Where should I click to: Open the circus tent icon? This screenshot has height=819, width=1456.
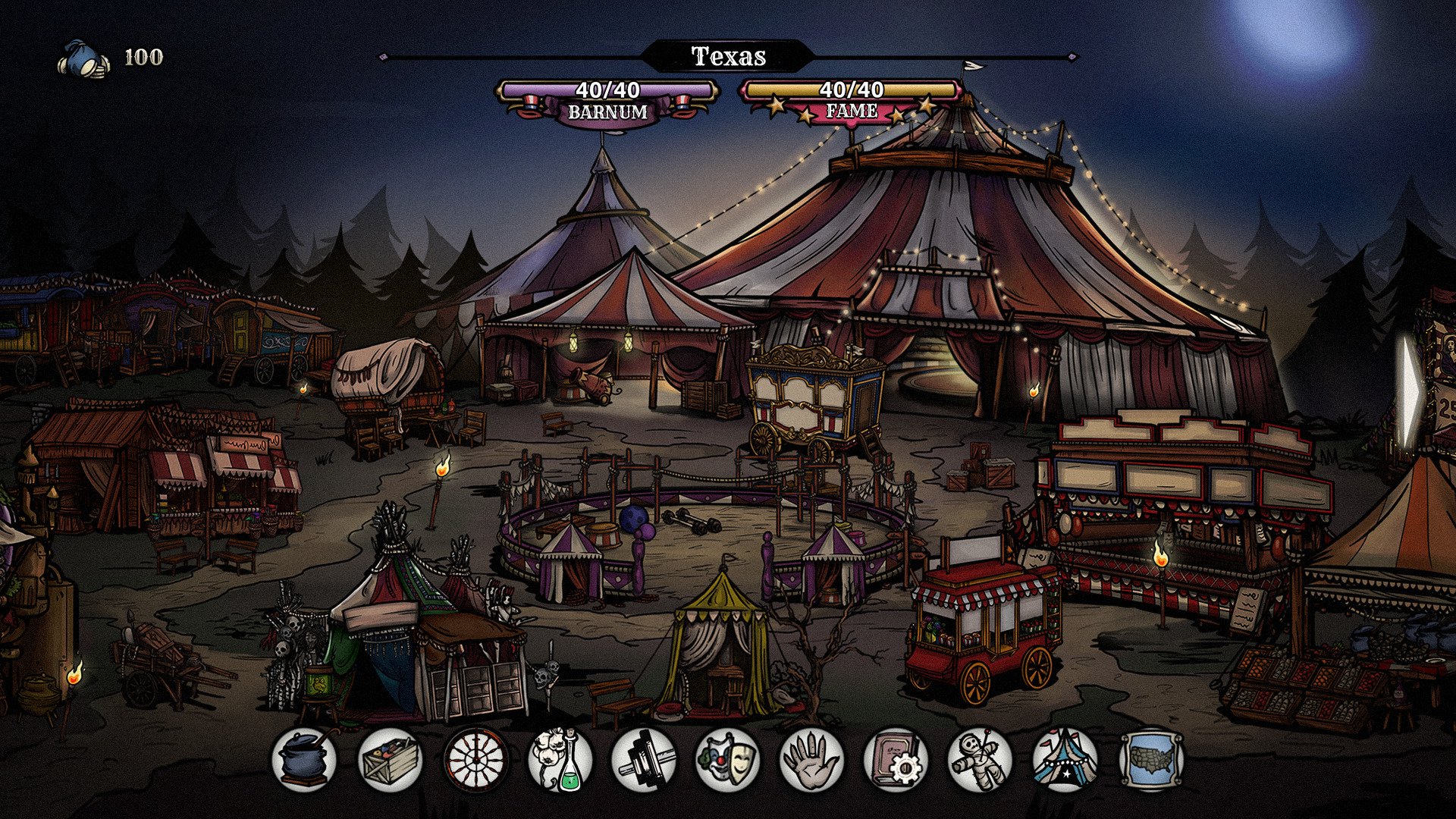point(1065,758)
